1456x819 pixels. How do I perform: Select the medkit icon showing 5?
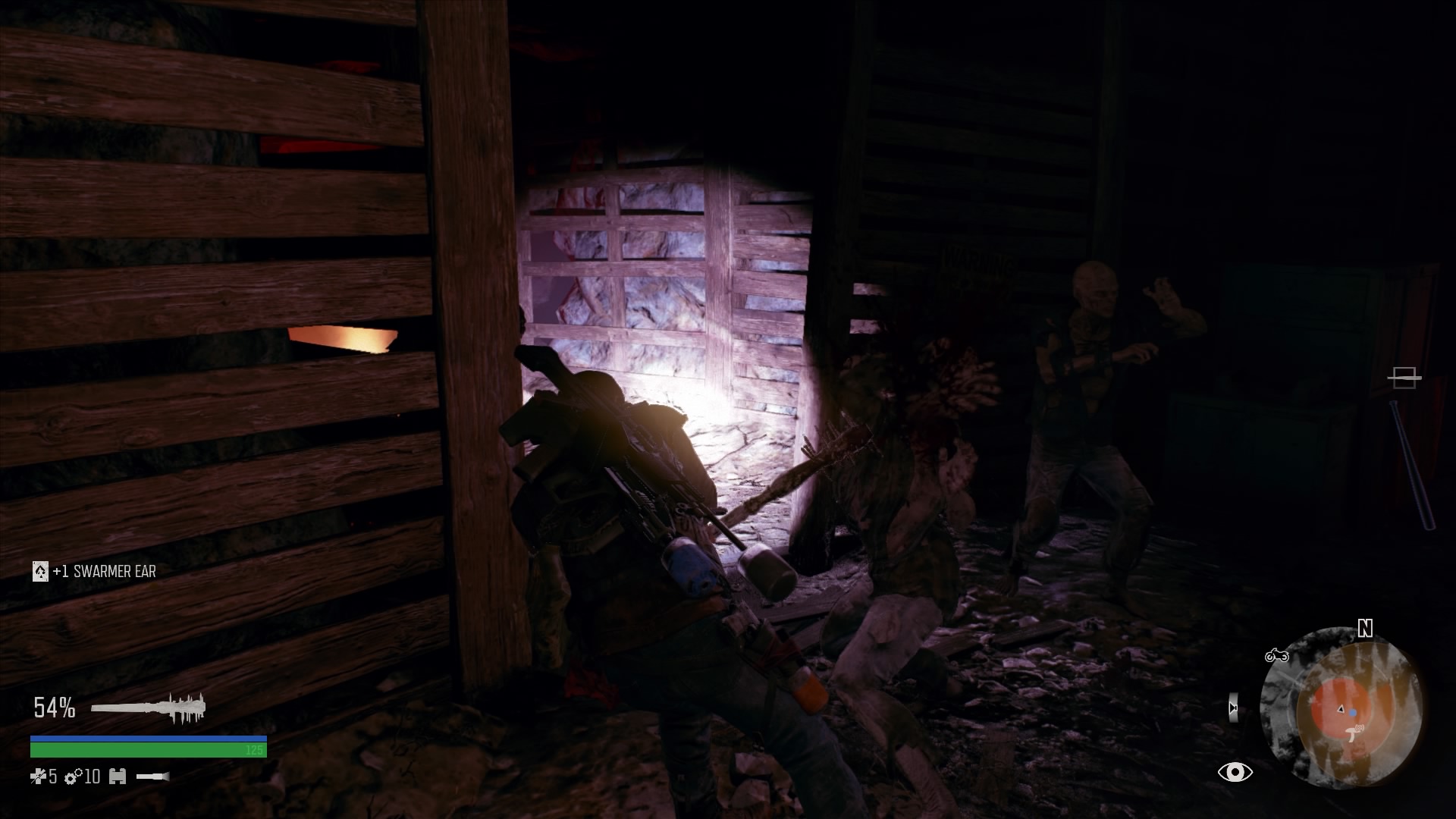coord(38,777)
